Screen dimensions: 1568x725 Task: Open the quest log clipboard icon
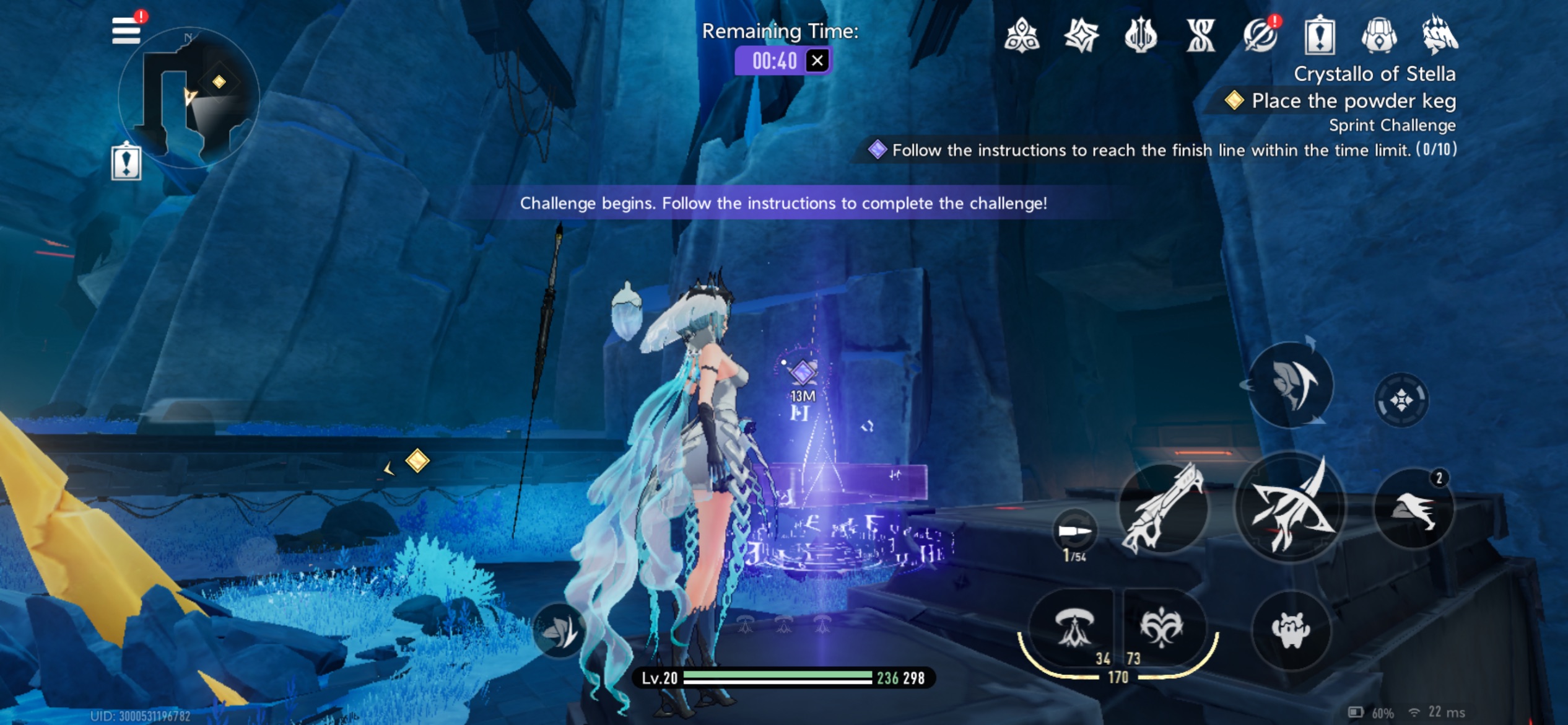(1320, 35)
